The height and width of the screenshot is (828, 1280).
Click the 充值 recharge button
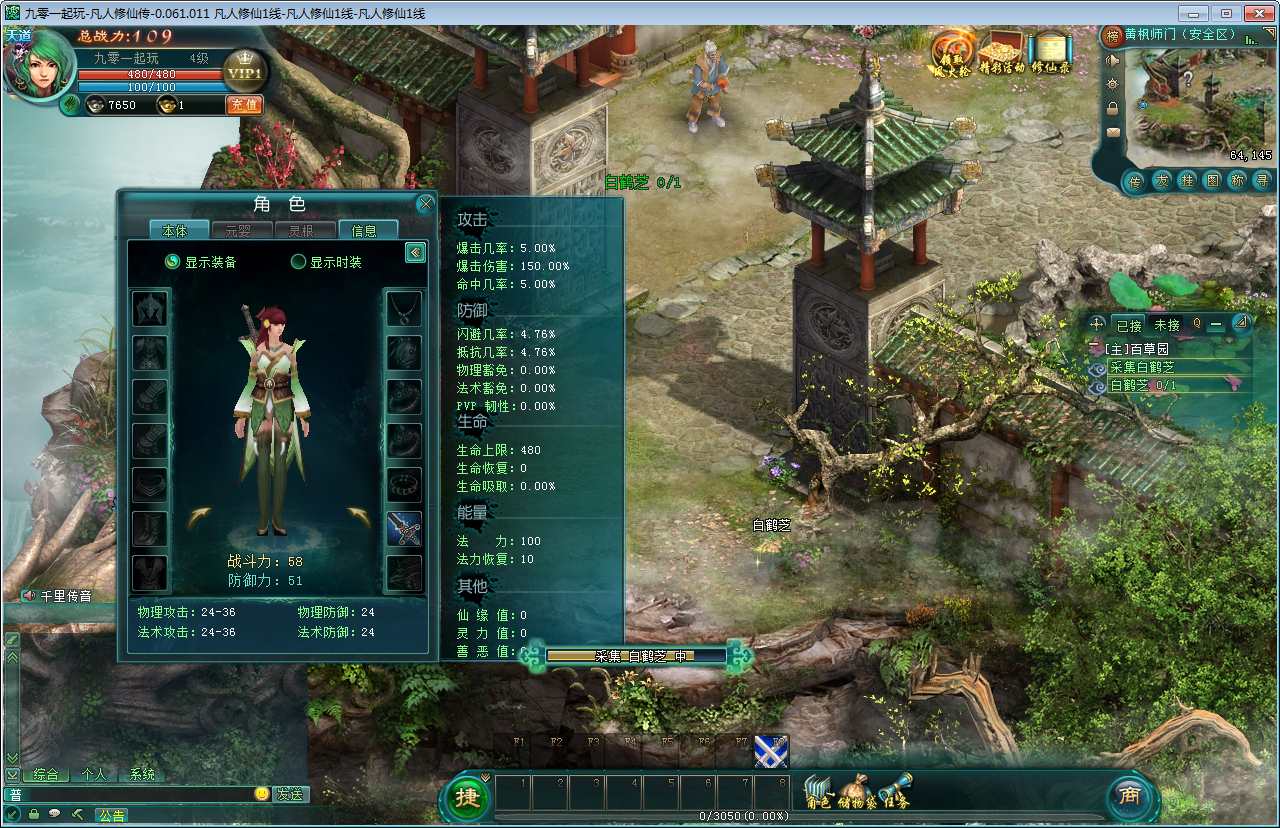click(x=243, y=104)
